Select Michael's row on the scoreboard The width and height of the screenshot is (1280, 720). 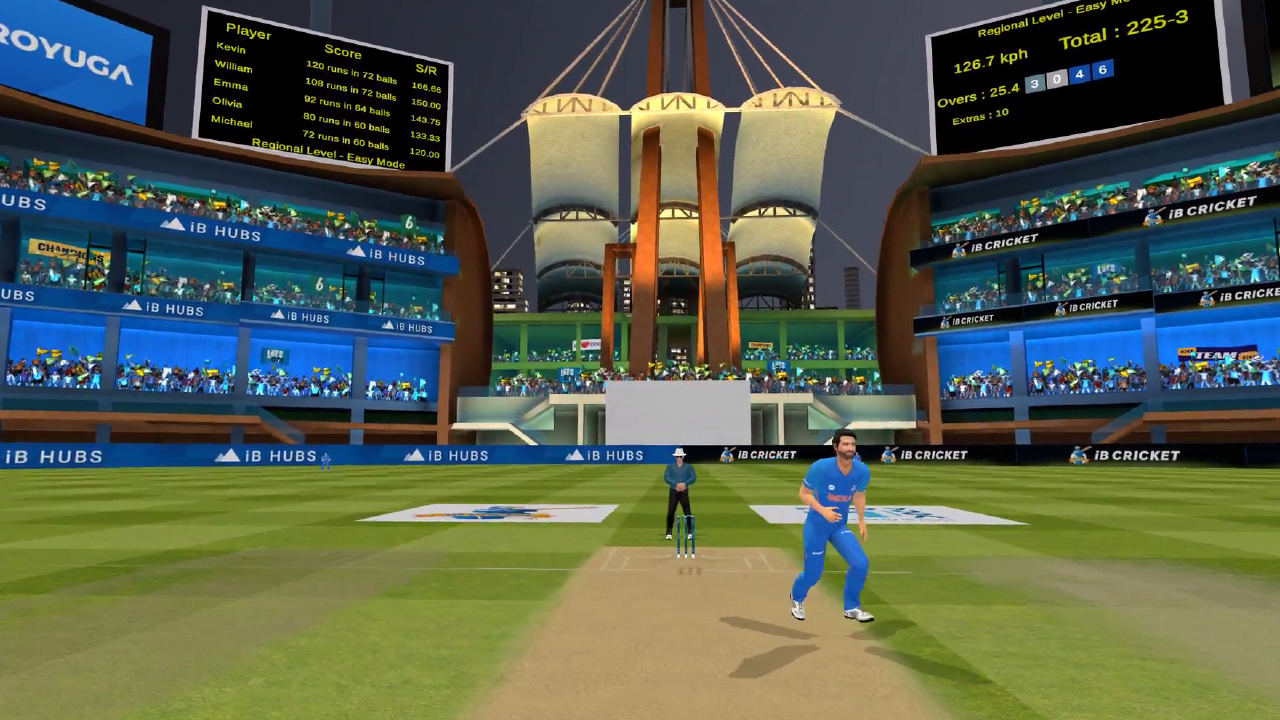click(x=231, y=122)
